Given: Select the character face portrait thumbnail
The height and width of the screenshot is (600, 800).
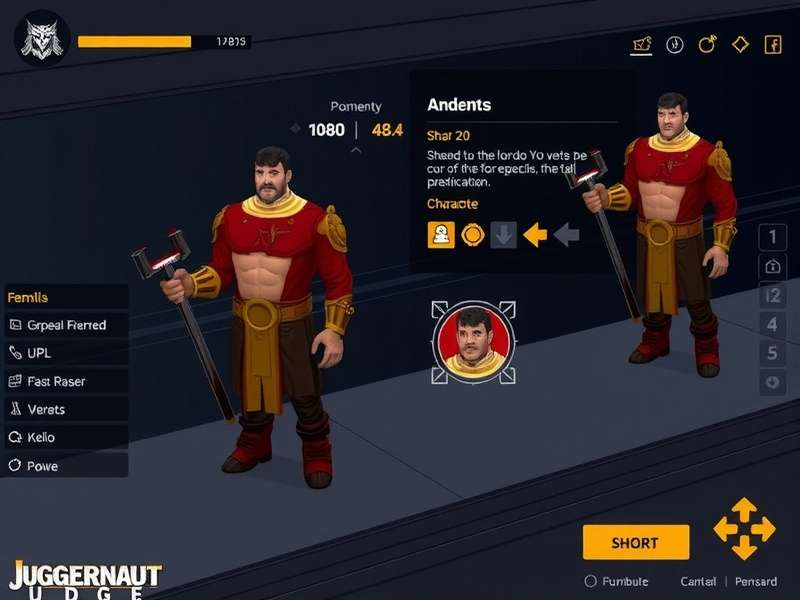Looking at the screenshot, I should [473, 342].
